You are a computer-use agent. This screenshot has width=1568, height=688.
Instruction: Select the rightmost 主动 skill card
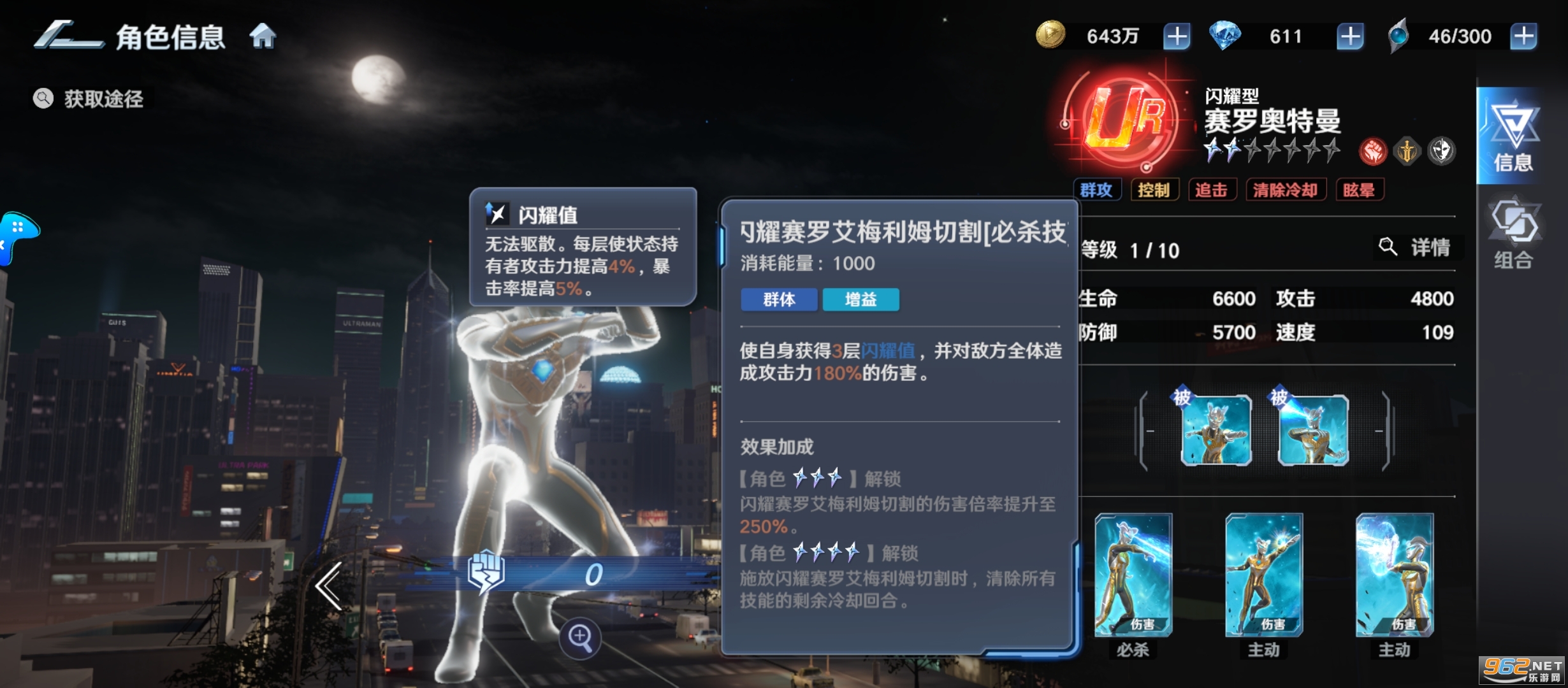coord(1394,576)
